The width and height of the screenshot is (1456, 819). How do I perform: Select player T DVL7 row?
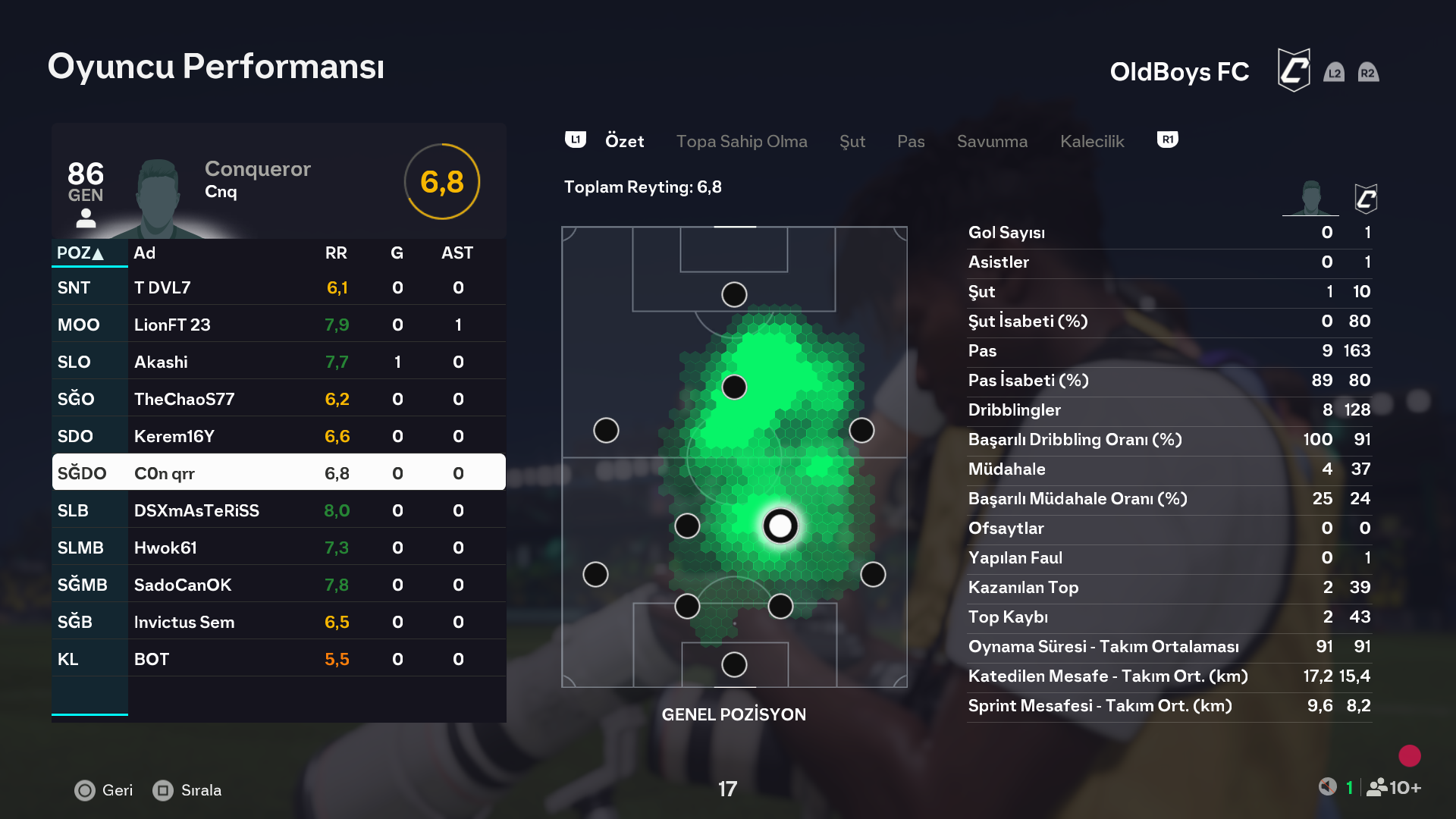[x=278, y=287]
